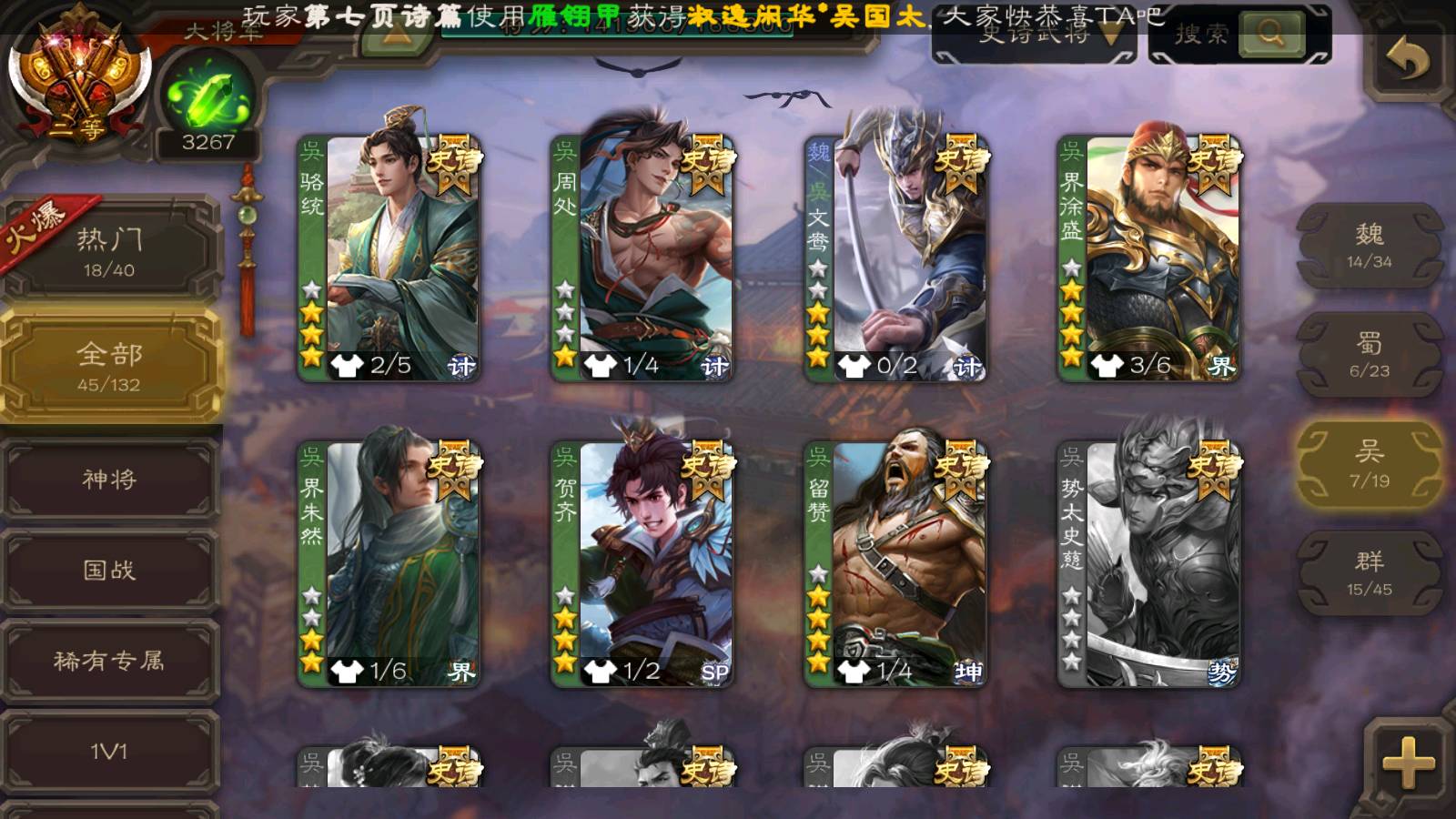Tap the golden plus button
Viewport: 1456px width, 819px height.
point(1408,761)
